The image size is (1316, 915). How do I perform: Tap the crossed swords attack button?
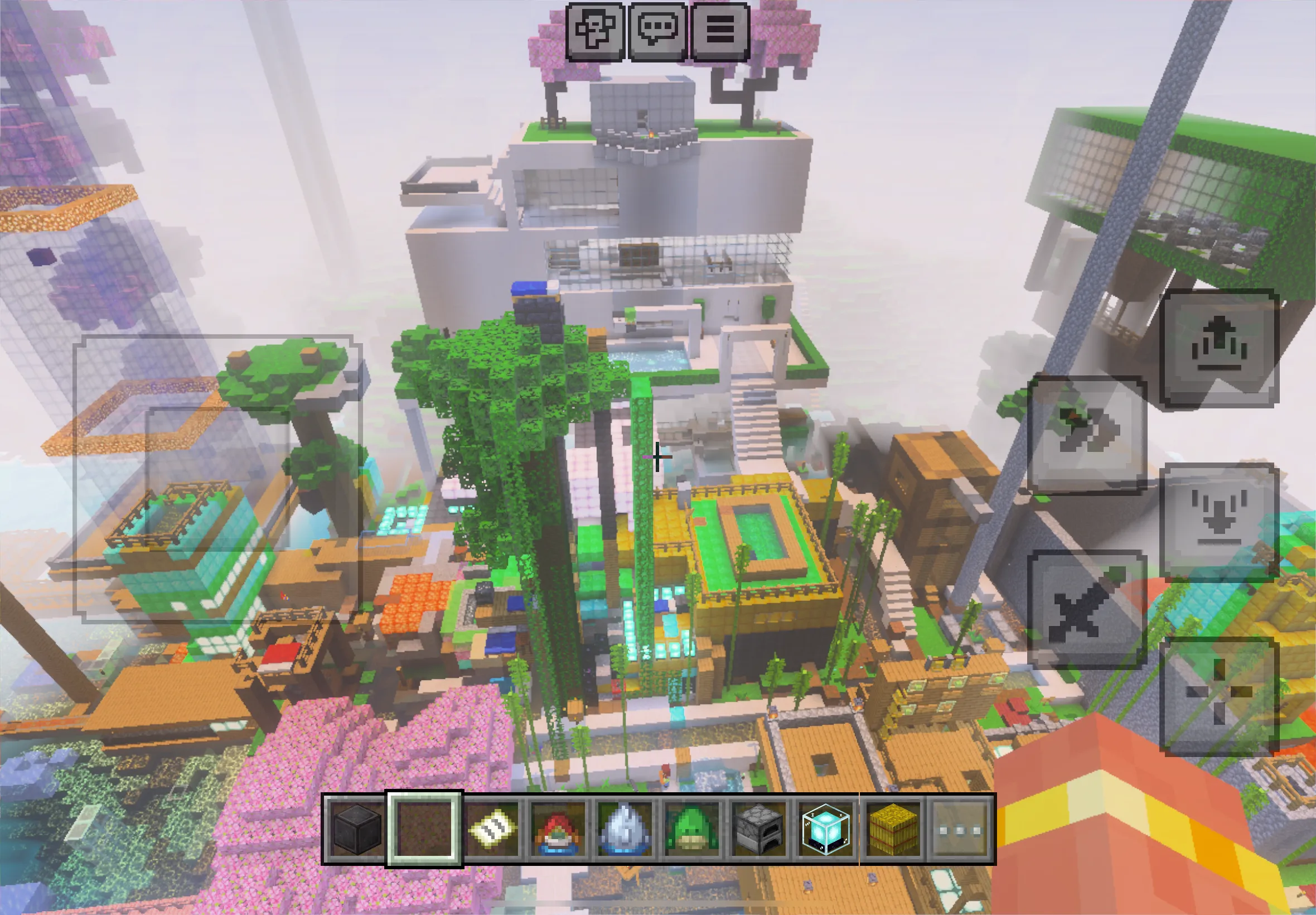pos(1087,609)
